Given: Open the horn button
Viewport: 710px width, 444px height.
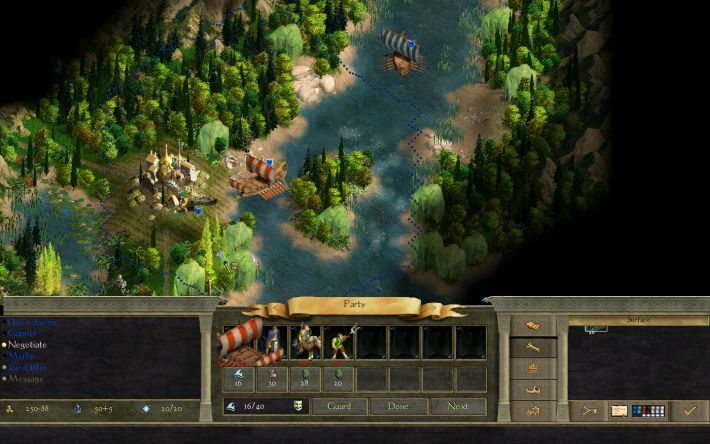Looking at the screenshot, I should [533, 388].
